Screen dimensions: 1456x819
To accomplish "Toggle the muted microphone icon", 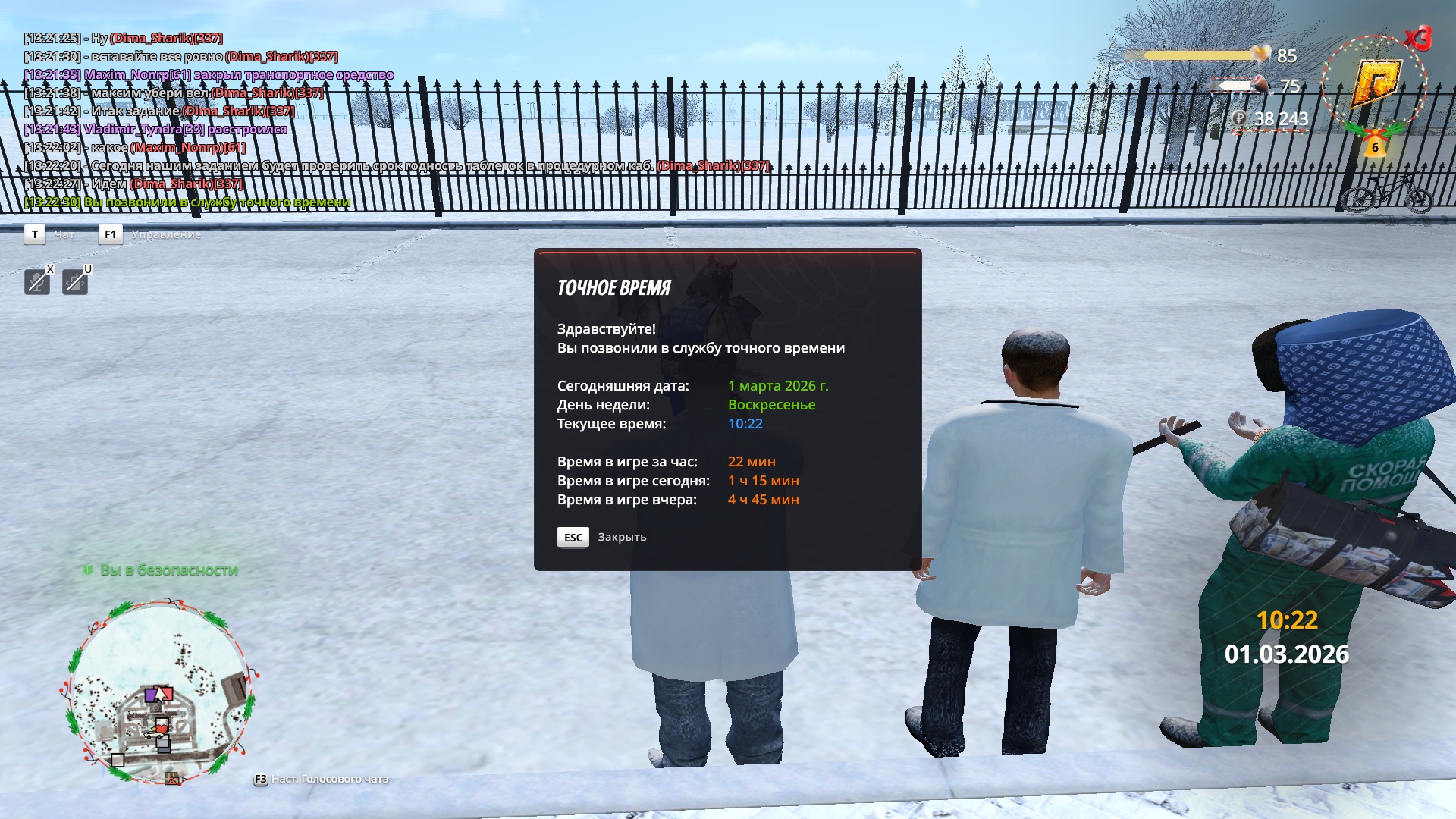I will coord(37,282).
